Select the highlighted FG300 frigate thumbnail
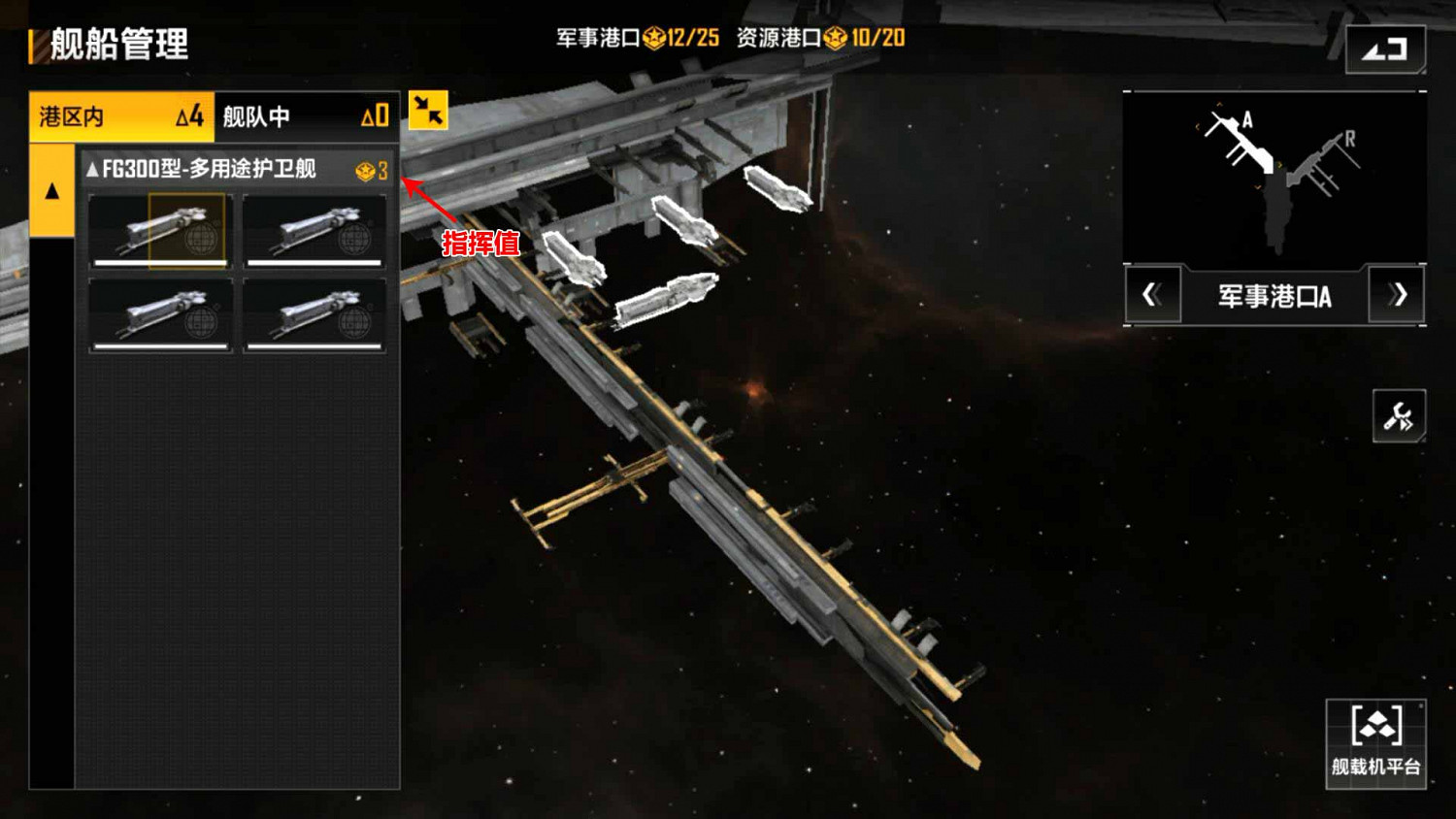The width and height of the screenshot is (1456, 819). click(161, 231)
